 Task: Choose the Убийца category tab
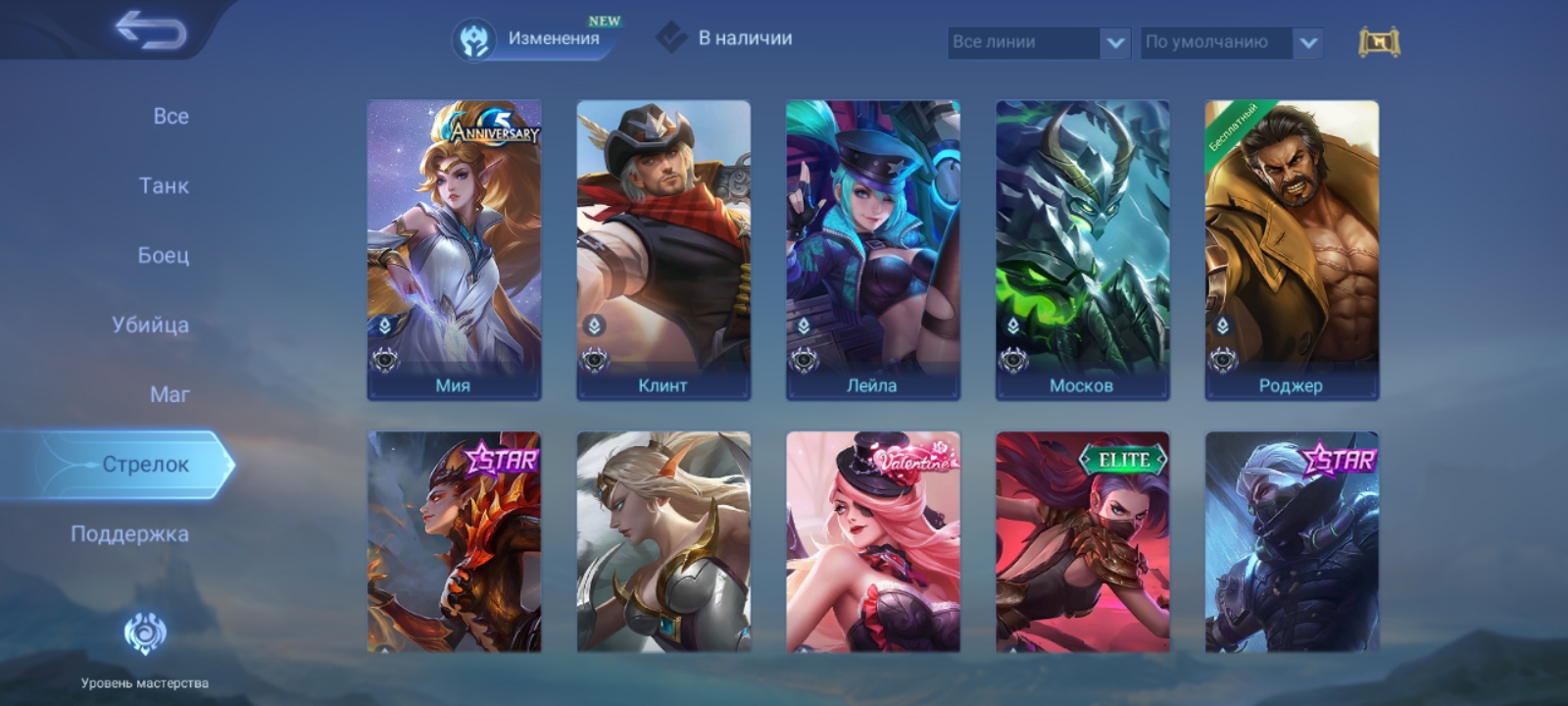click(x=150, y=325)
